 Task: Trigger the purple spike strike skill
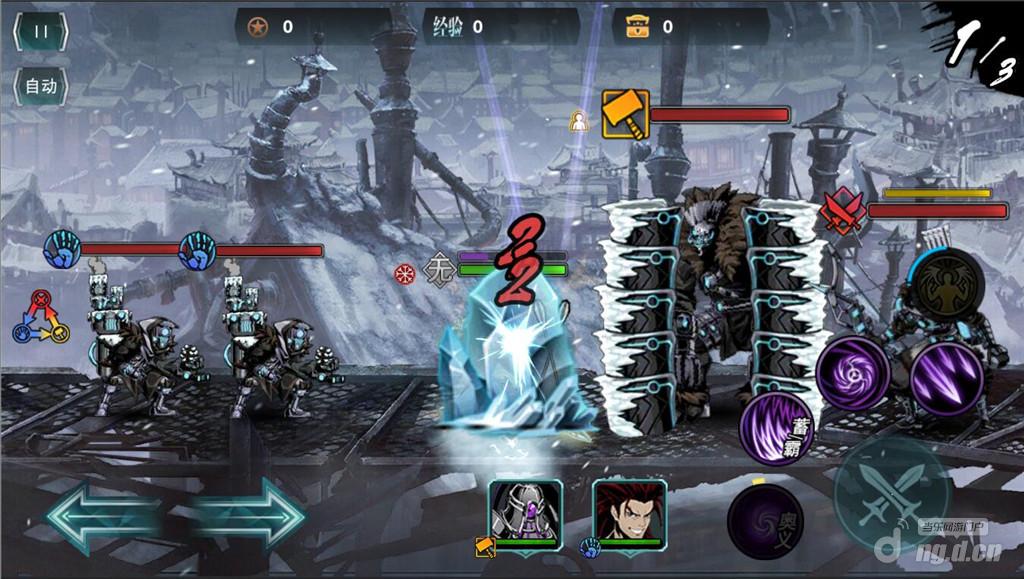pos(946,380)
